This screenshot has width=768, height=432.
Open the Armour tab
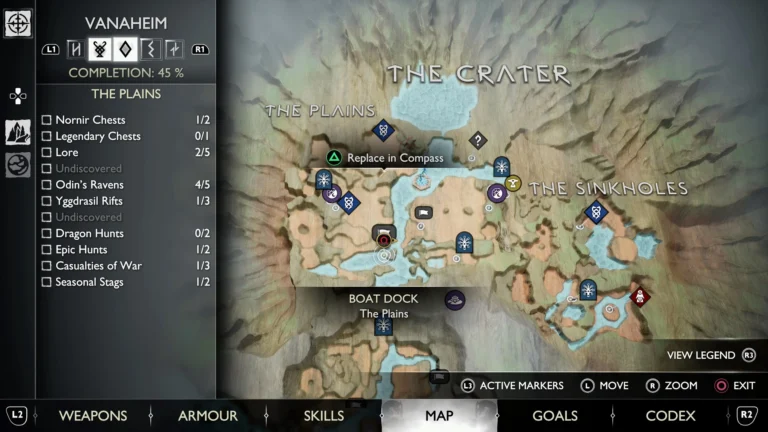pos(208,416)
